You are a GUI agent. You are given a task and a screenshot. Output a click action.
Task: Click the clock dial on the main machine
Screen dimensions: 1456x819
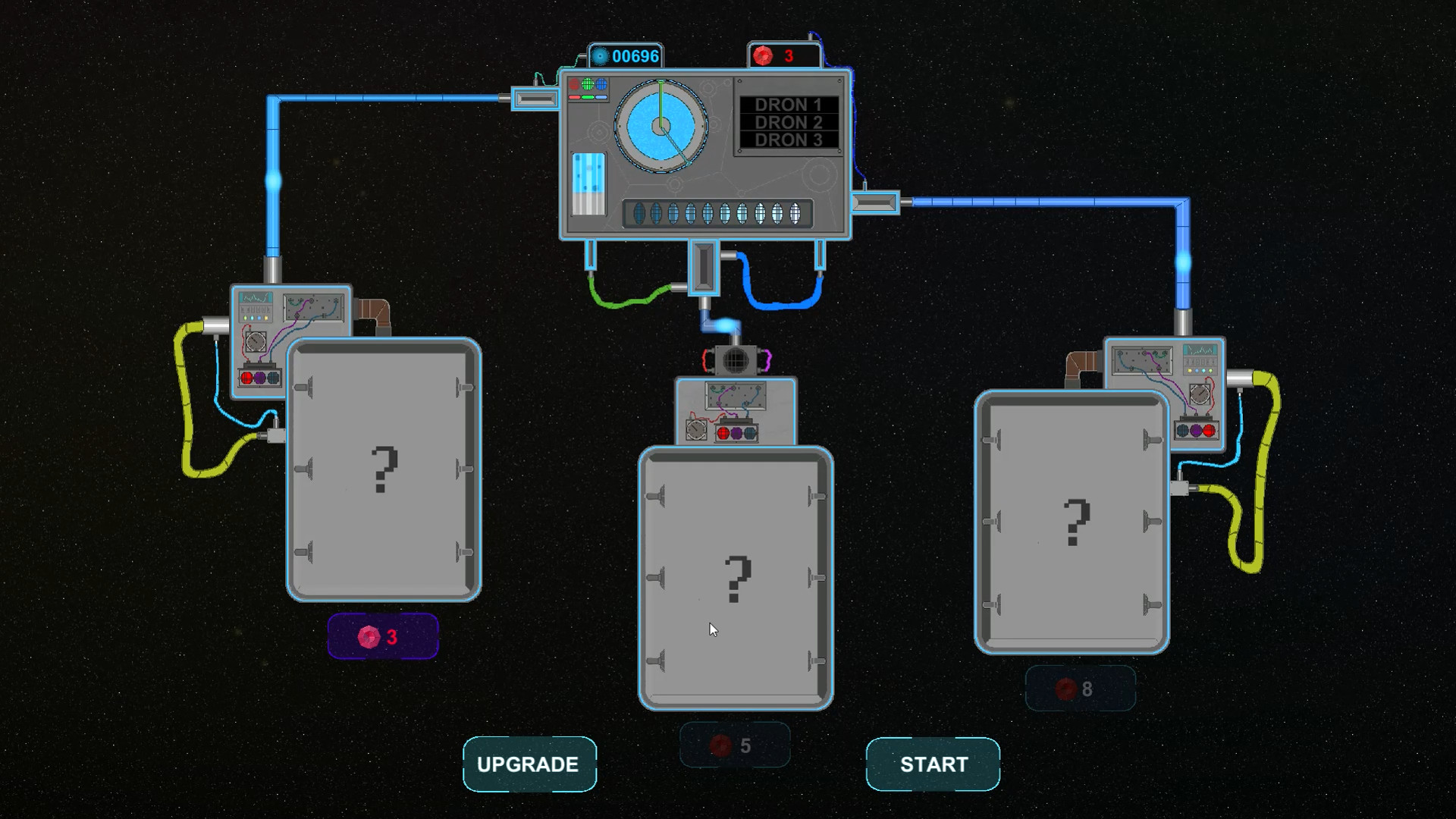pos(661,126)
